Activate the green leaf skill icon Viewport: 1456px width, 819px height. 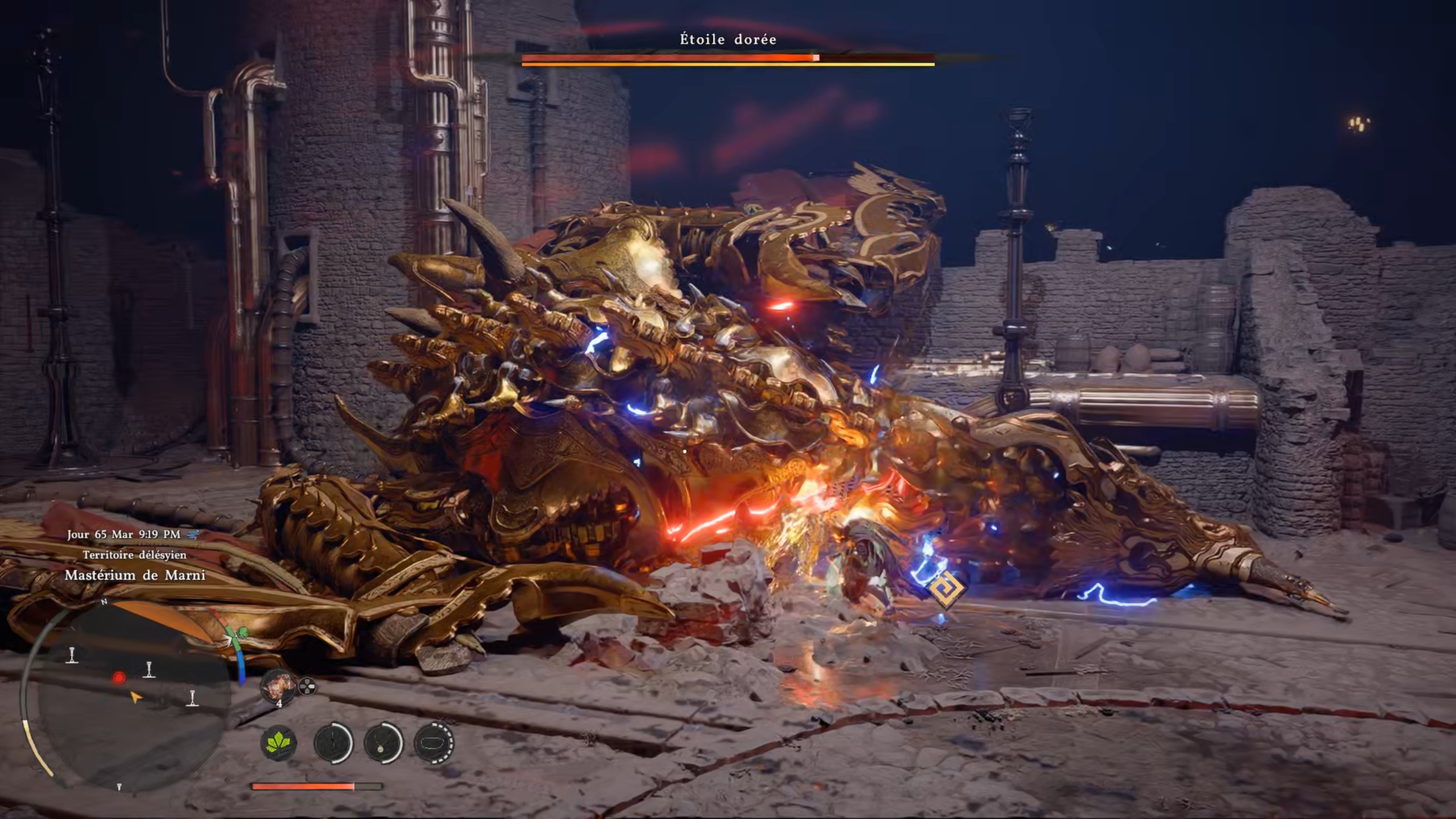(279, 743)
